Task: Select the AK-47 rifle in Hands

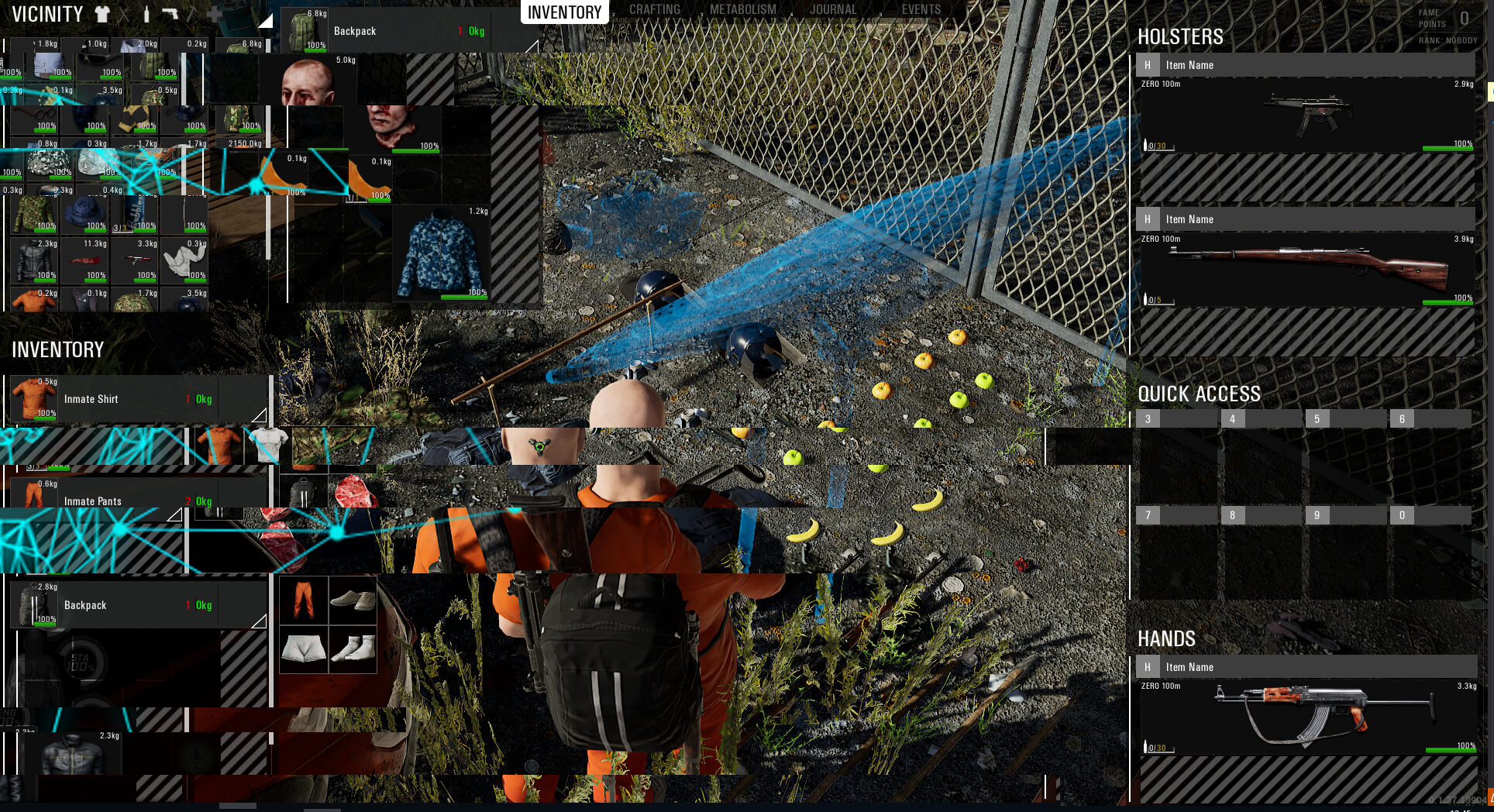Action: tap(1307, 715)
